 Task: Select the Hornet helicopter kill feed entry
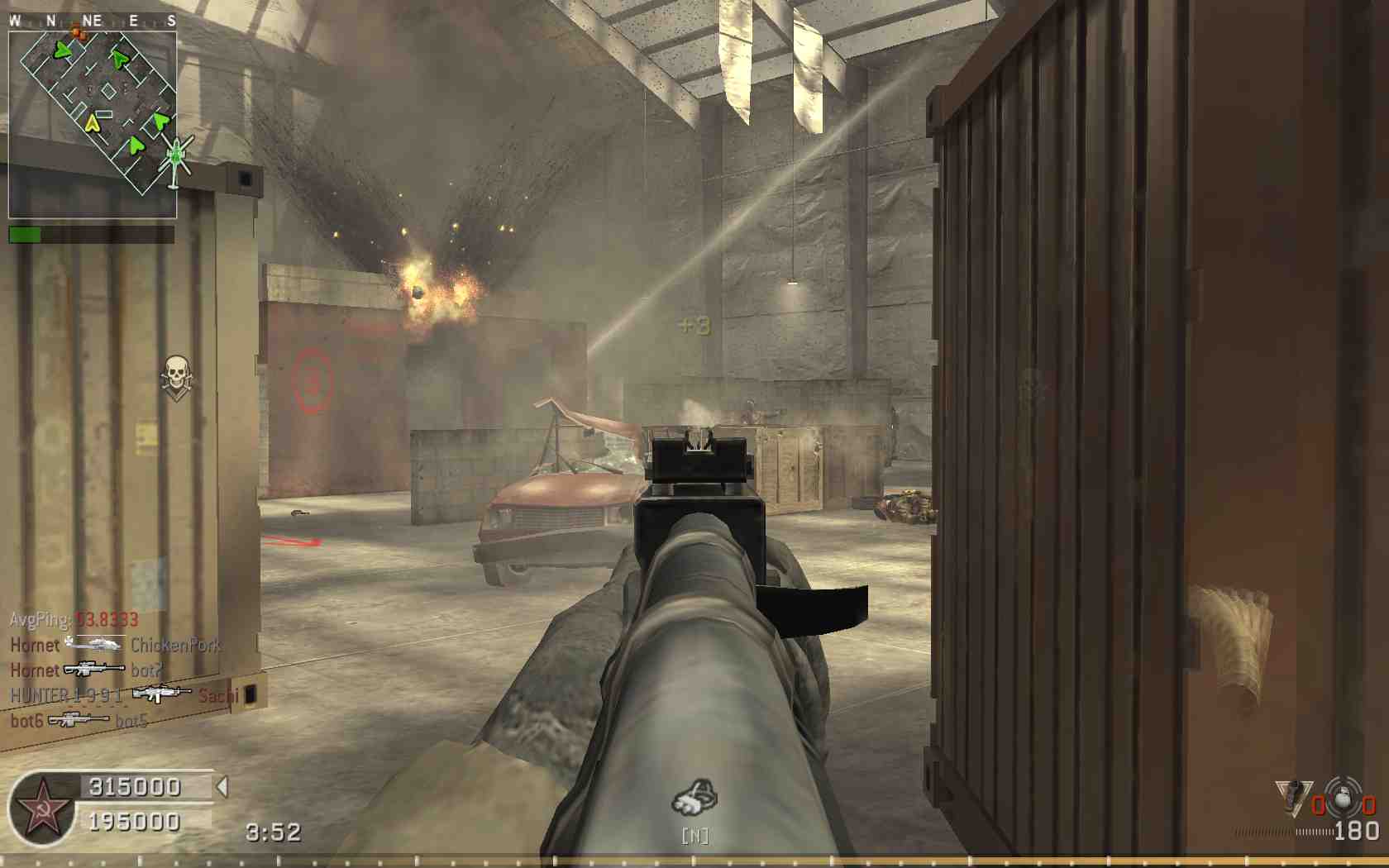coord(115,645)
